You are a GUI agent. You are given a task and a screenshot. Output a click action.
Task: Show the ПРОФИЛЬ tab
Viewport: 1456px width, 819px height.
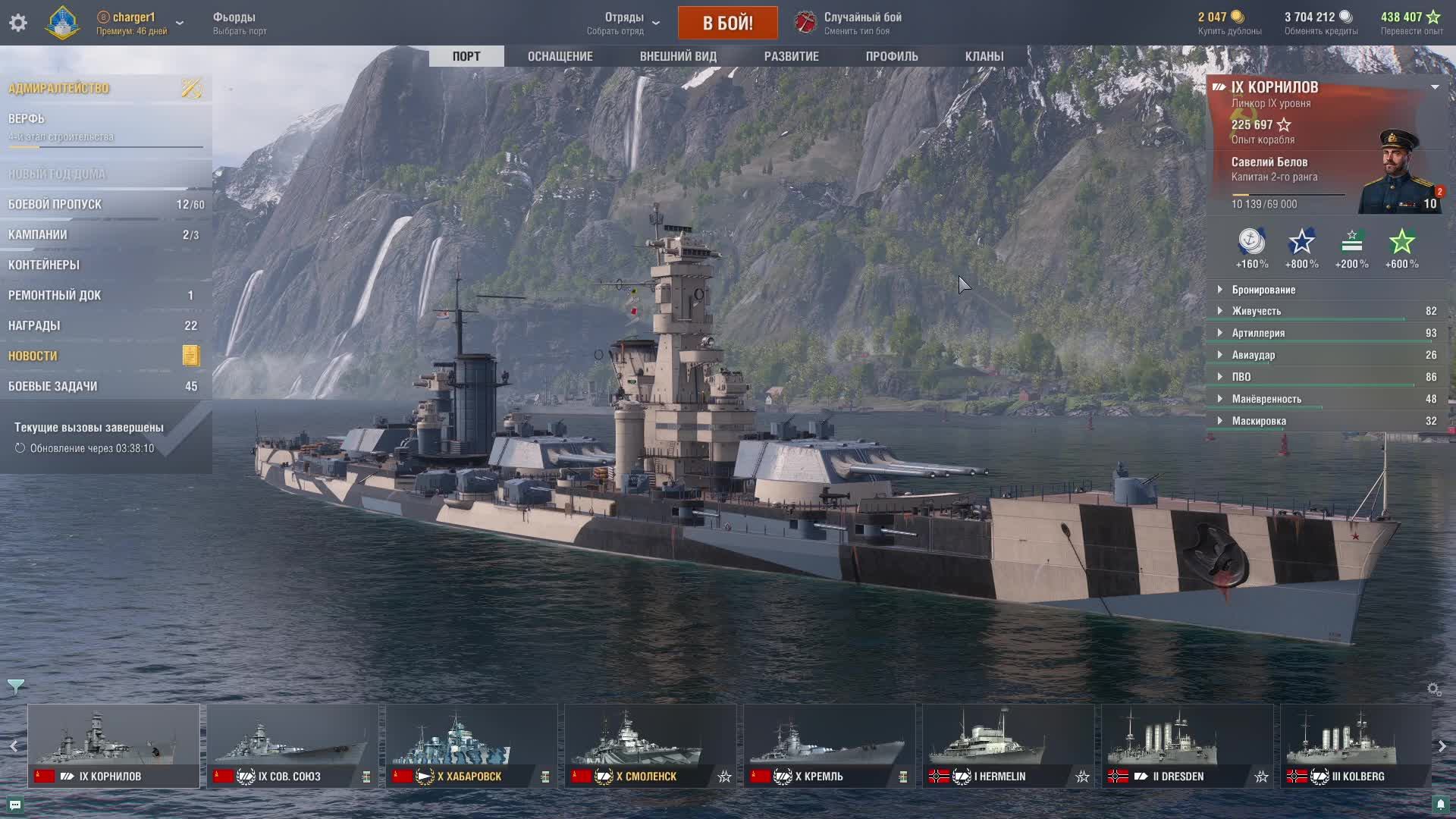892,56
